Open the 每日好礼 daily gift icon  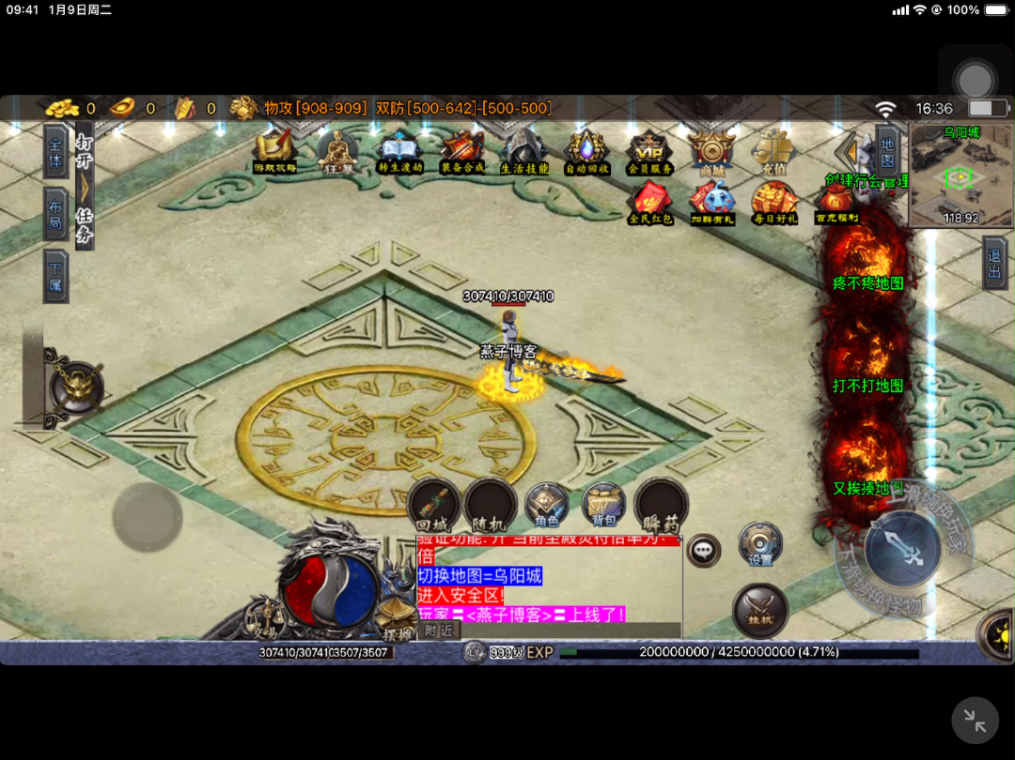(774, 202)
